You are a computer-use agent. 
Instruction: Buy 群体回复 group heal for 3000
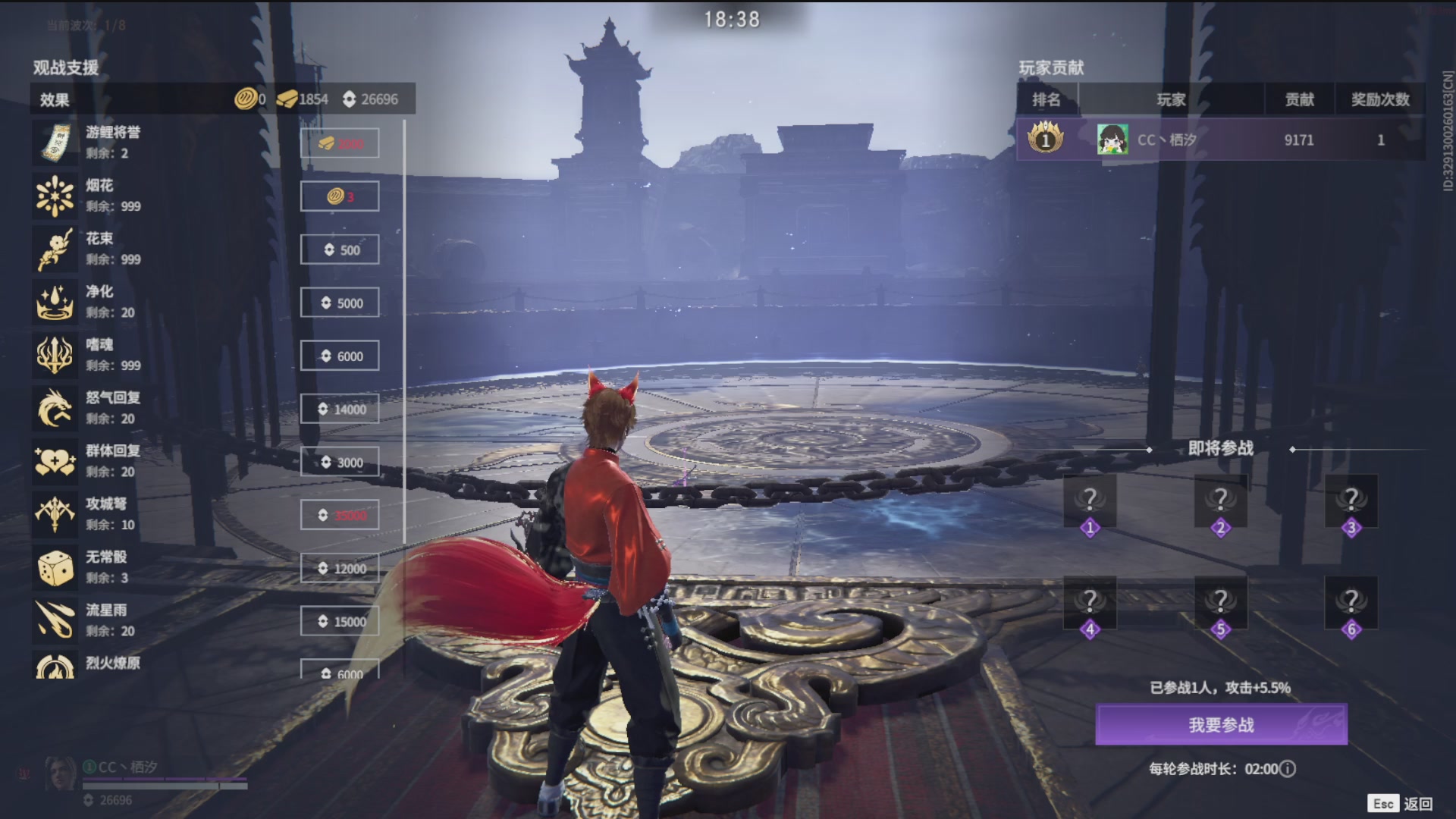(340, 462)
